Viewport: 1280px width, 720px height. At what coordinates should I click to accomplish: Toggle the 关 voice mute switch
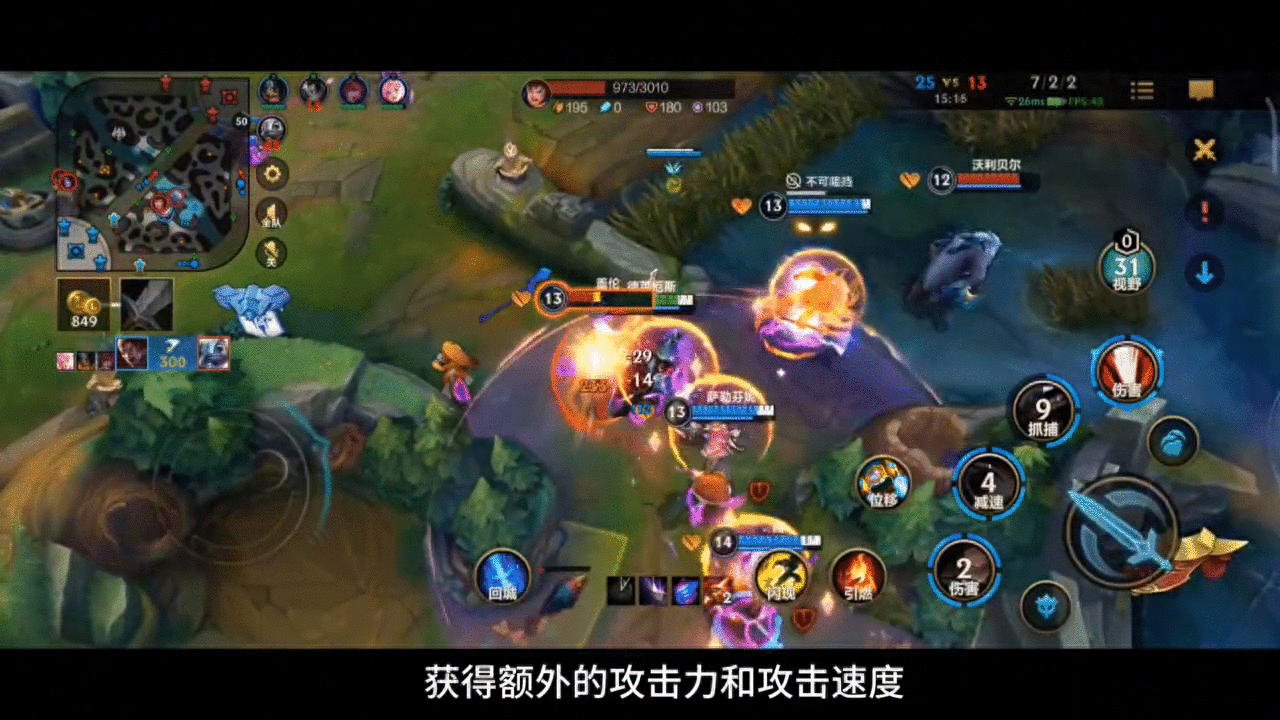tap(273, 253)
